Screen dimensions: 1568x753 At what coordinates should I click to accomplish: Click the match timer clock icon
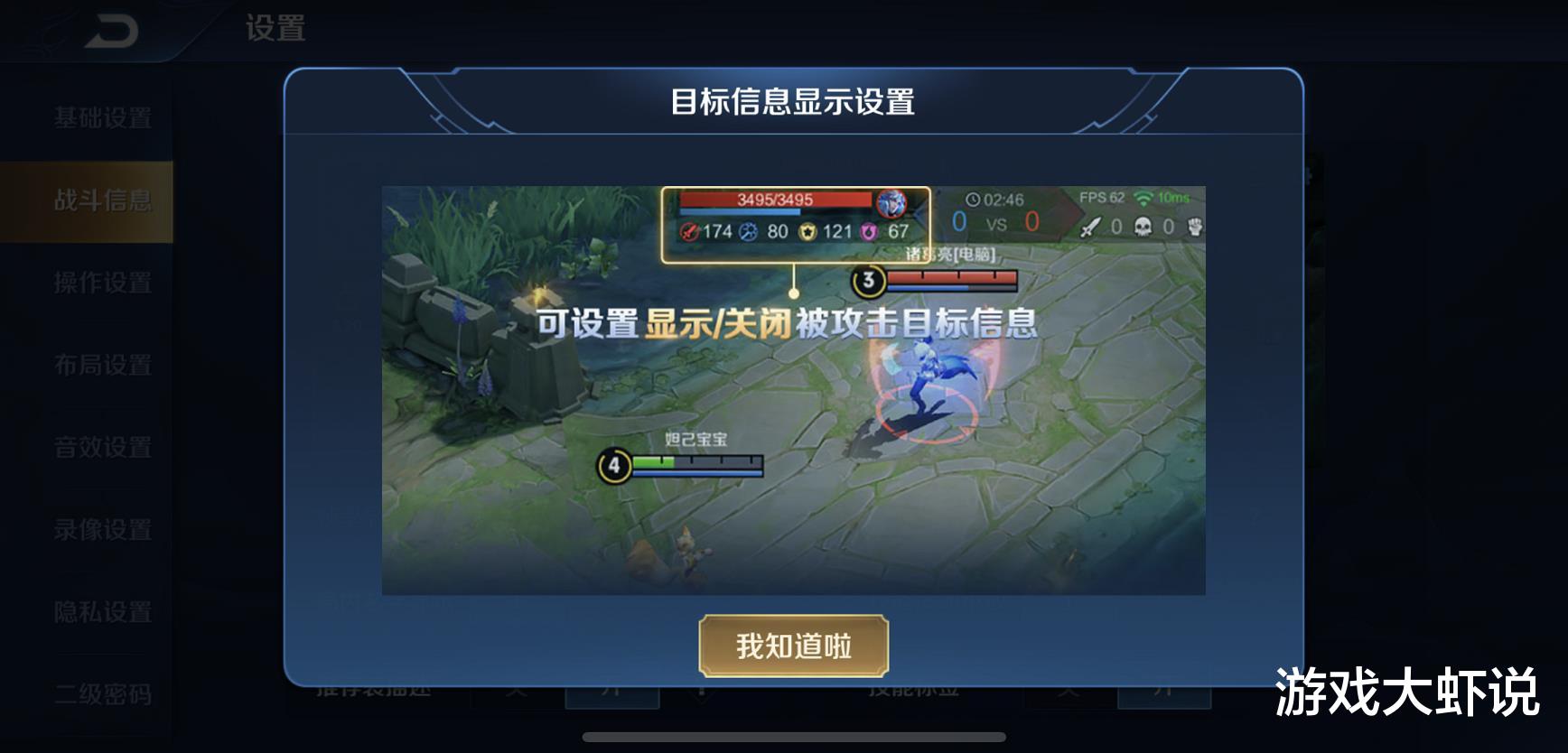(x=974, y=200)
